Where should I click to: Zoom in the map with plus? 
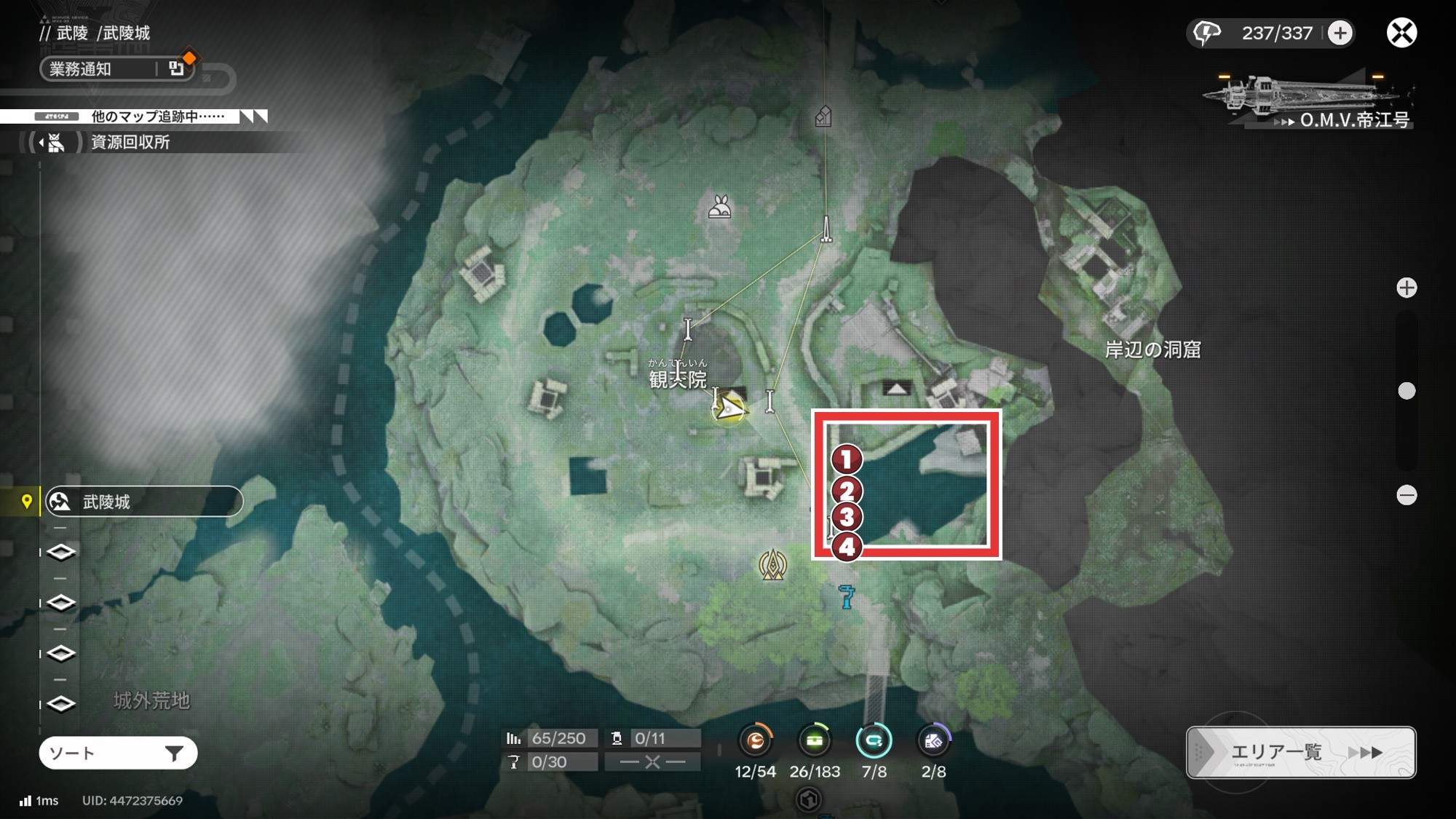[x=1406, y=288]
